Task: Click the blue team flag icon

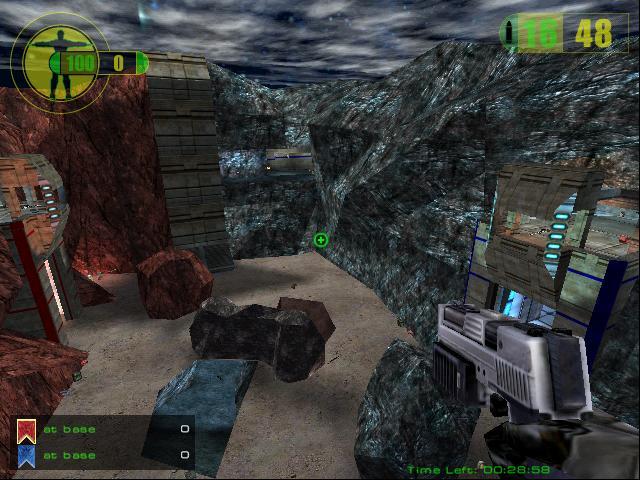Action: [27, 456]
